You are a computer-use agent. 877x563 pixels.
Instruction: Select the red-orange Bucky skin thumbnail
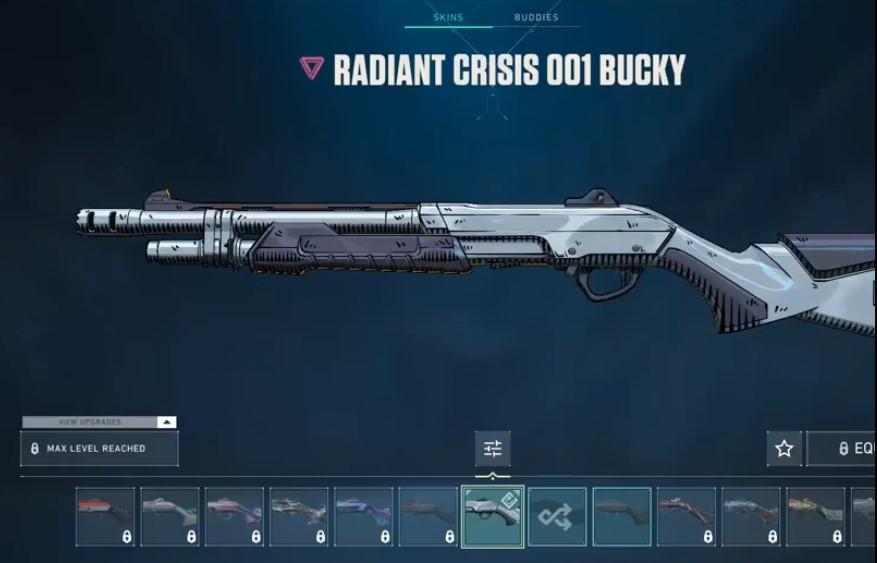tap(105, 516)
